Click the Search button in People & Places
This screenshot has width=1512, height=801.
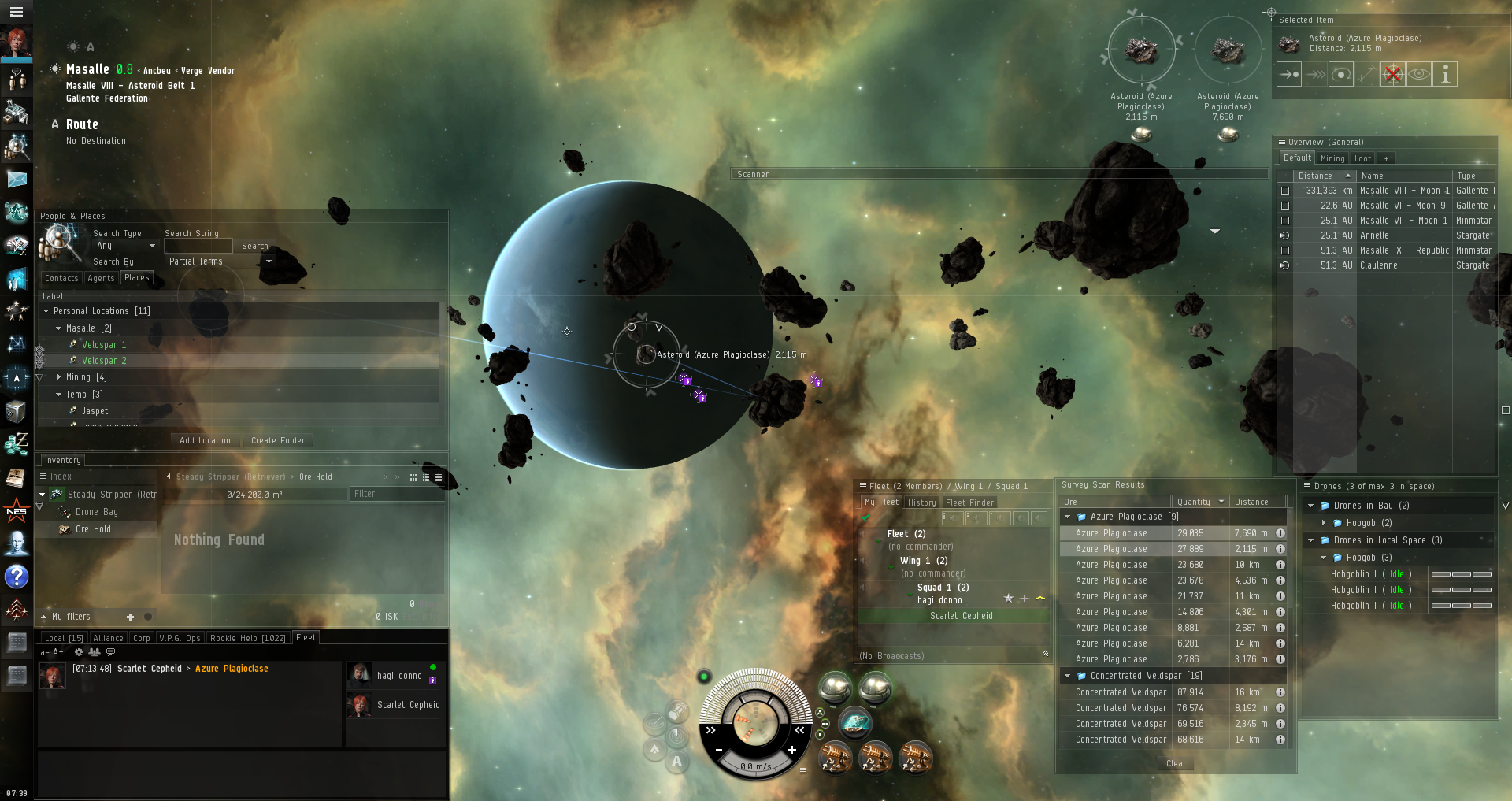[x=254, y=246]
